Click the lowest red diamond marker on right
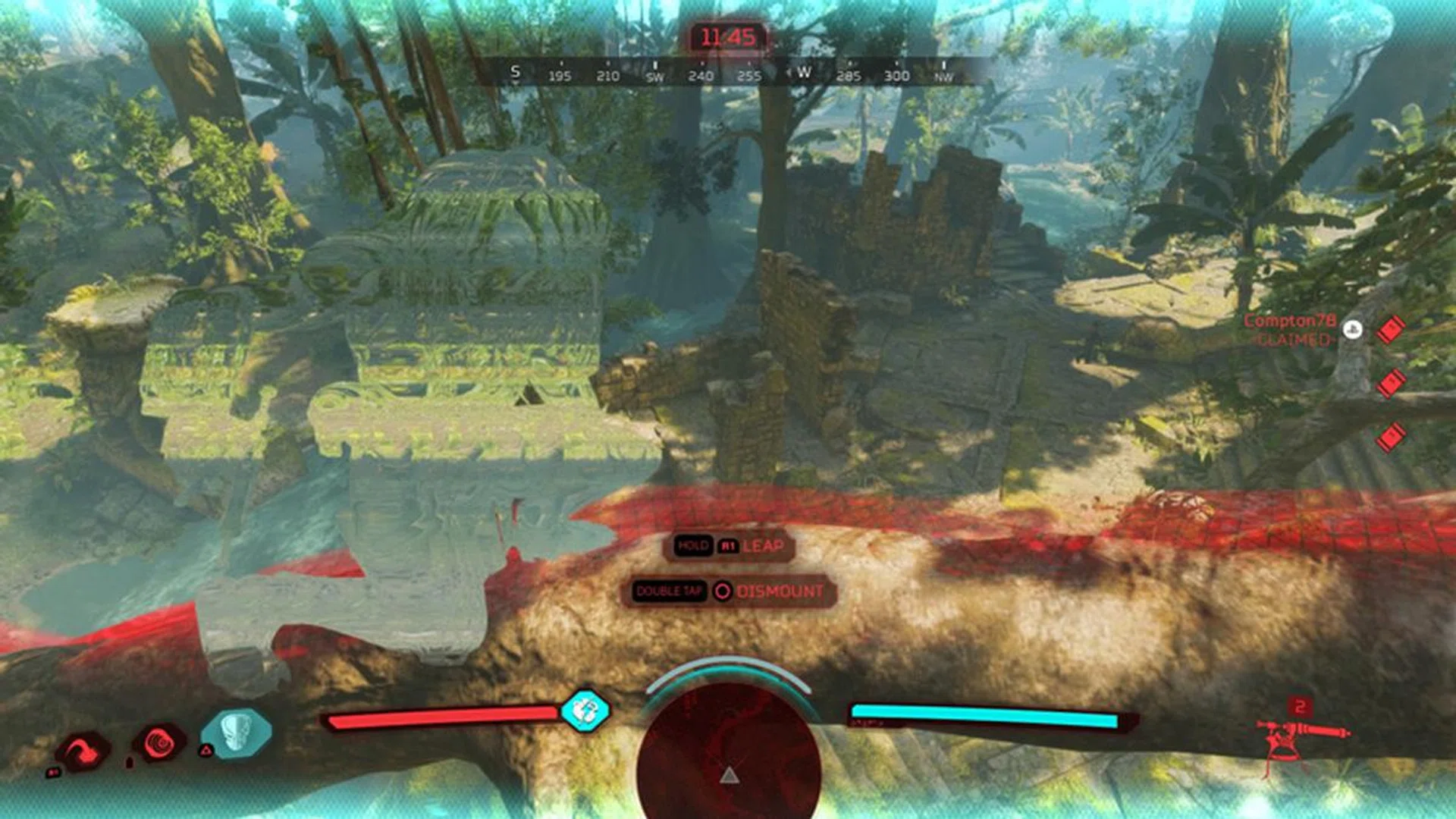Screen dimensions: 1456x819 pos(1390,436)
